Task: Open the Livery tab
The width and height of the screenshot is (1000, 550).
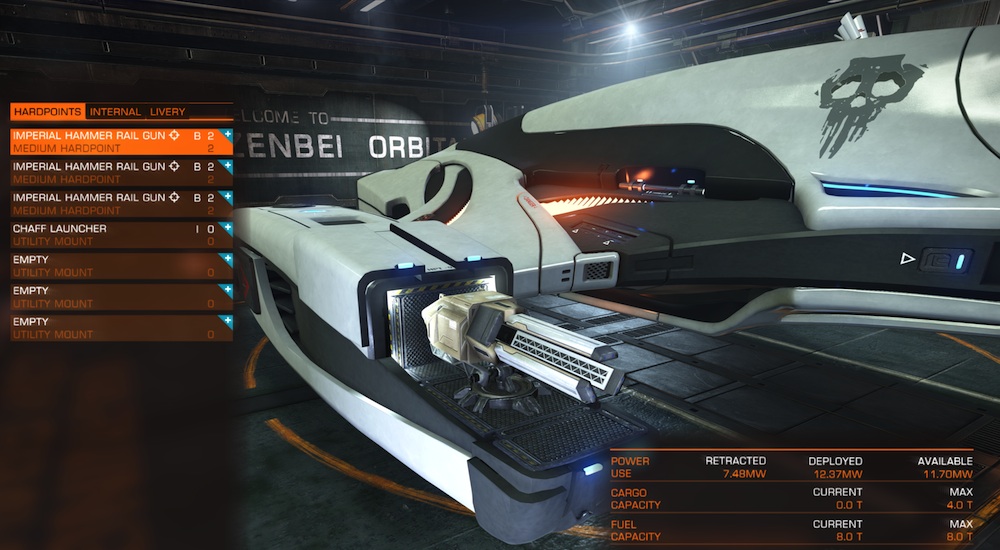Action: tap(167, 111)
